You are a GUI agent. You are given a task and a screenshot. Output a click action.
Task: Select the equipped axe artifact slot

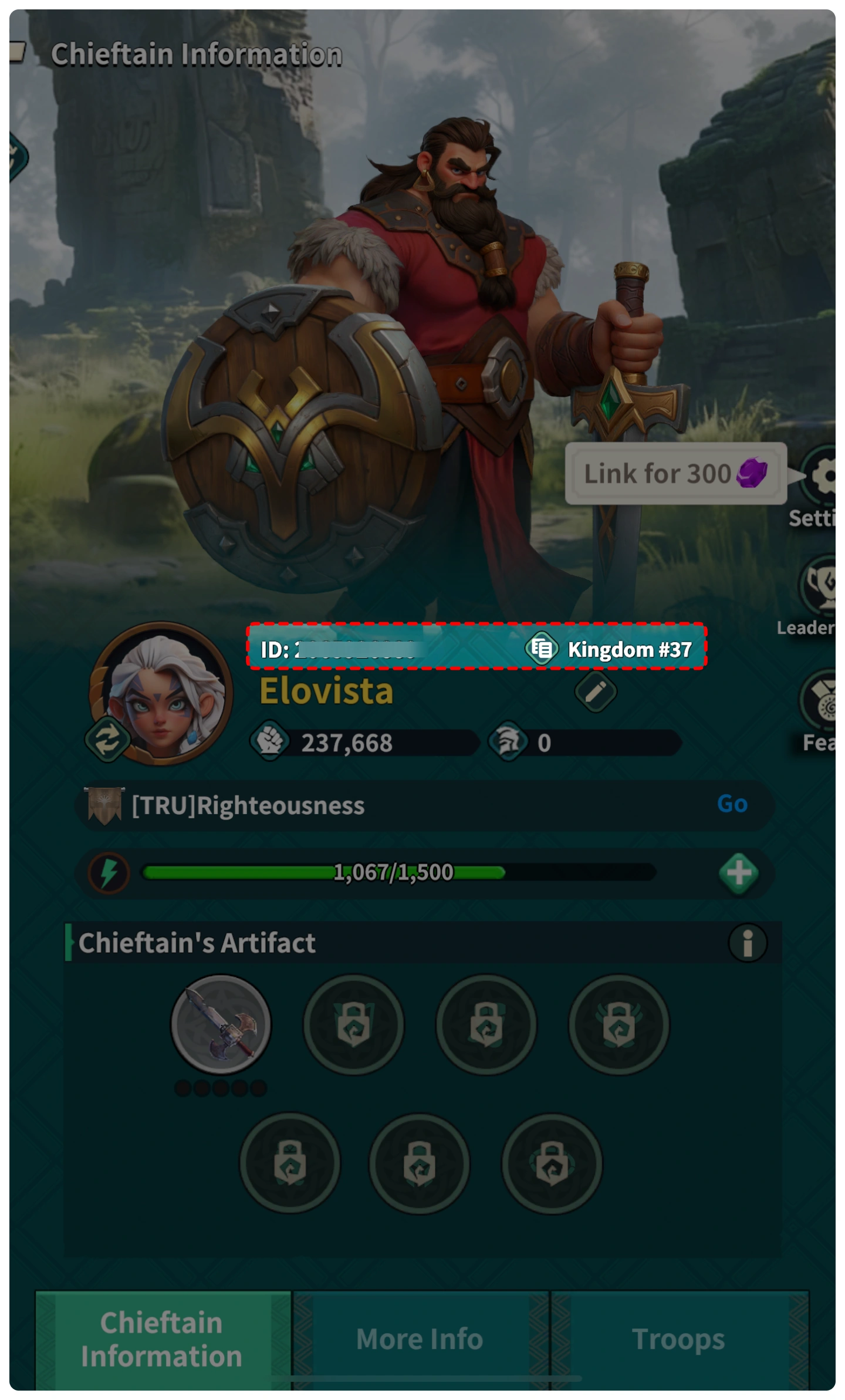pyautogui.click(x=221, y=1024)
